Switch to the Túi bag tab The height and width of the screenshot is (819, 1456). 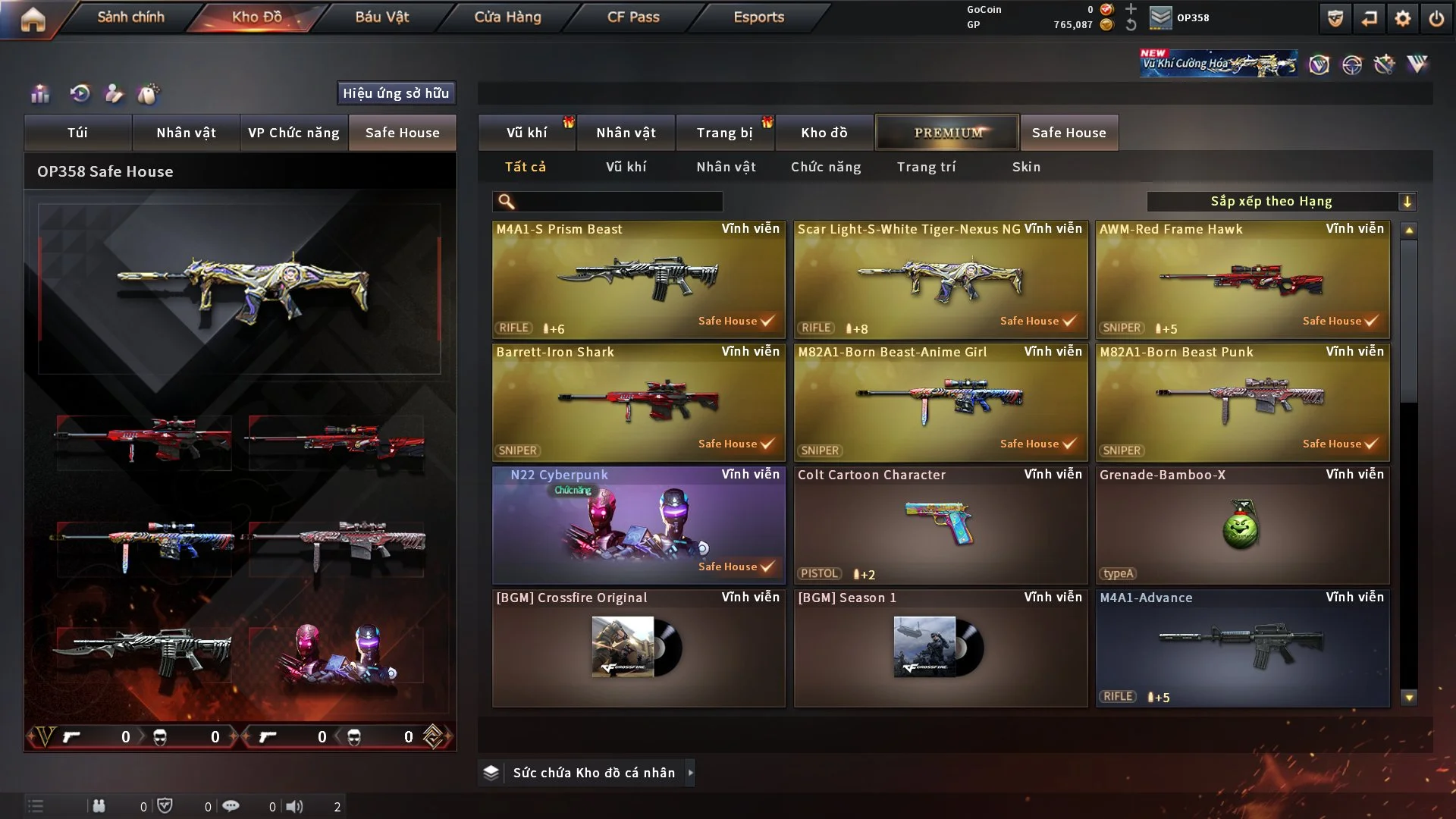coord(77,133)
